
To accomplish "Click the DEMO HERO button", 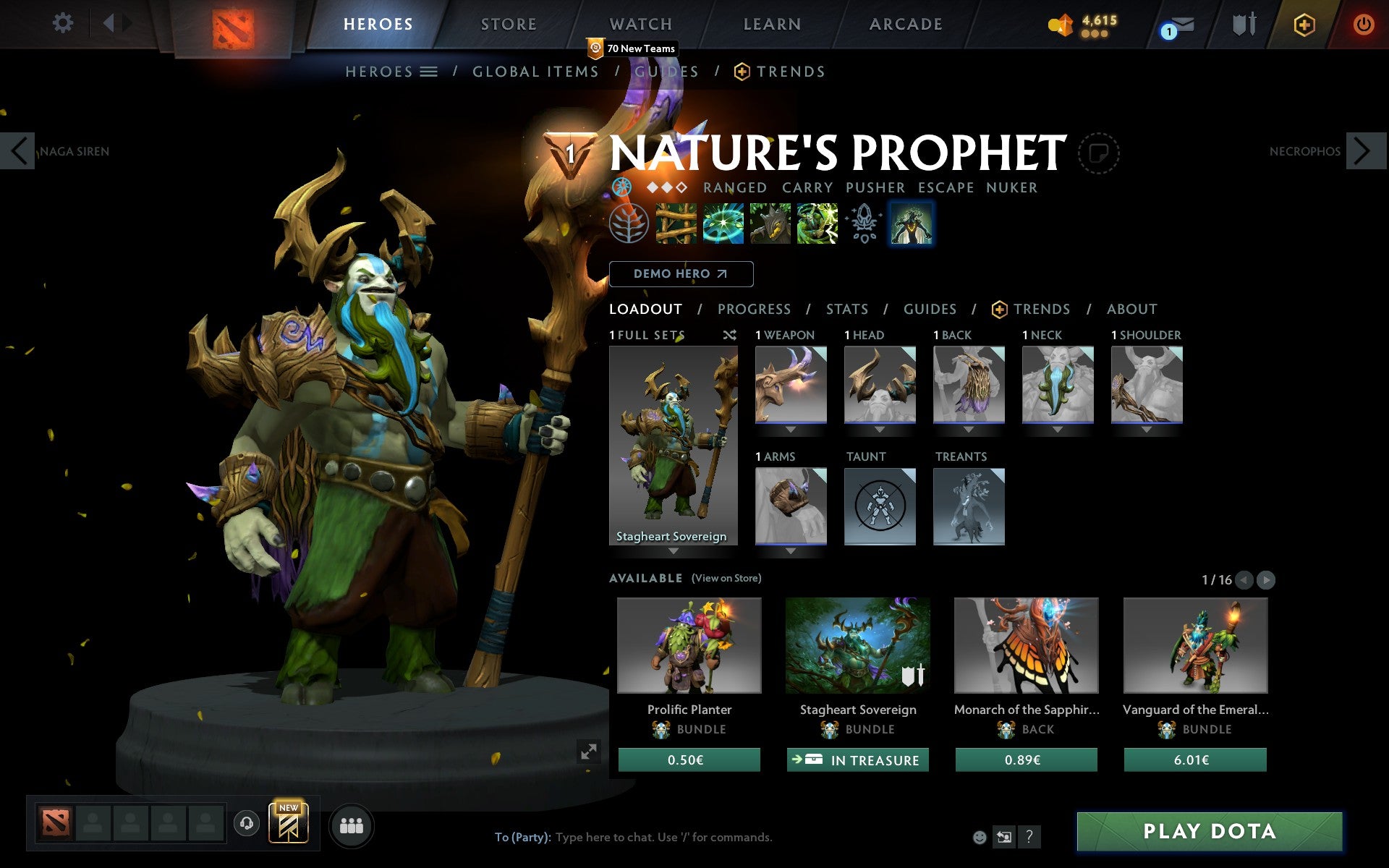I will (x=681, y=274).
